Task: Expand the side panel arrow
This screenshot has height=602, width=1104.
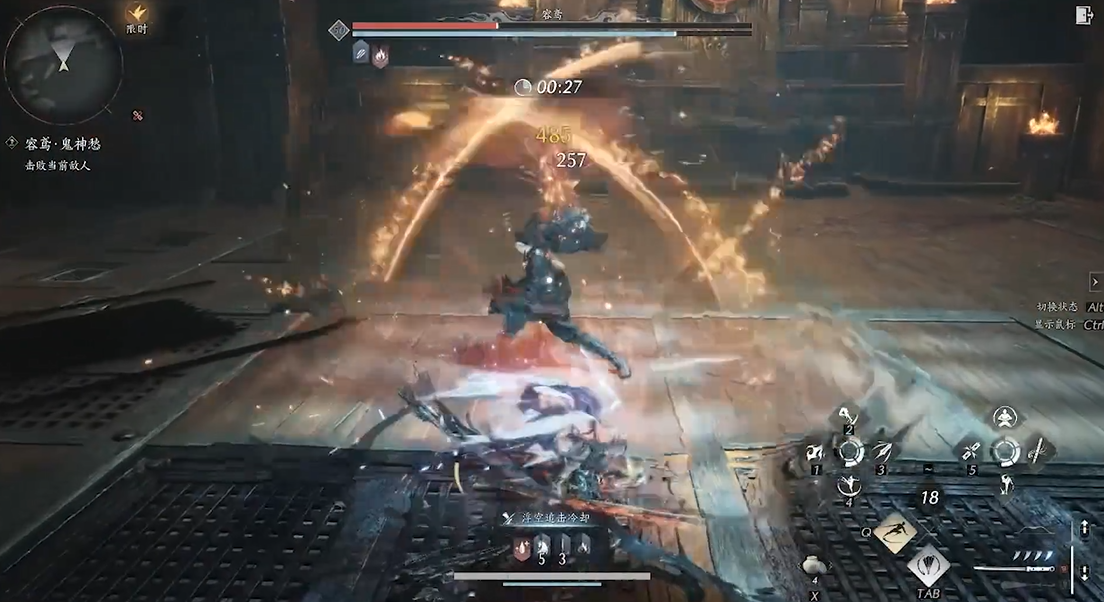Action: coord(1095,283)
